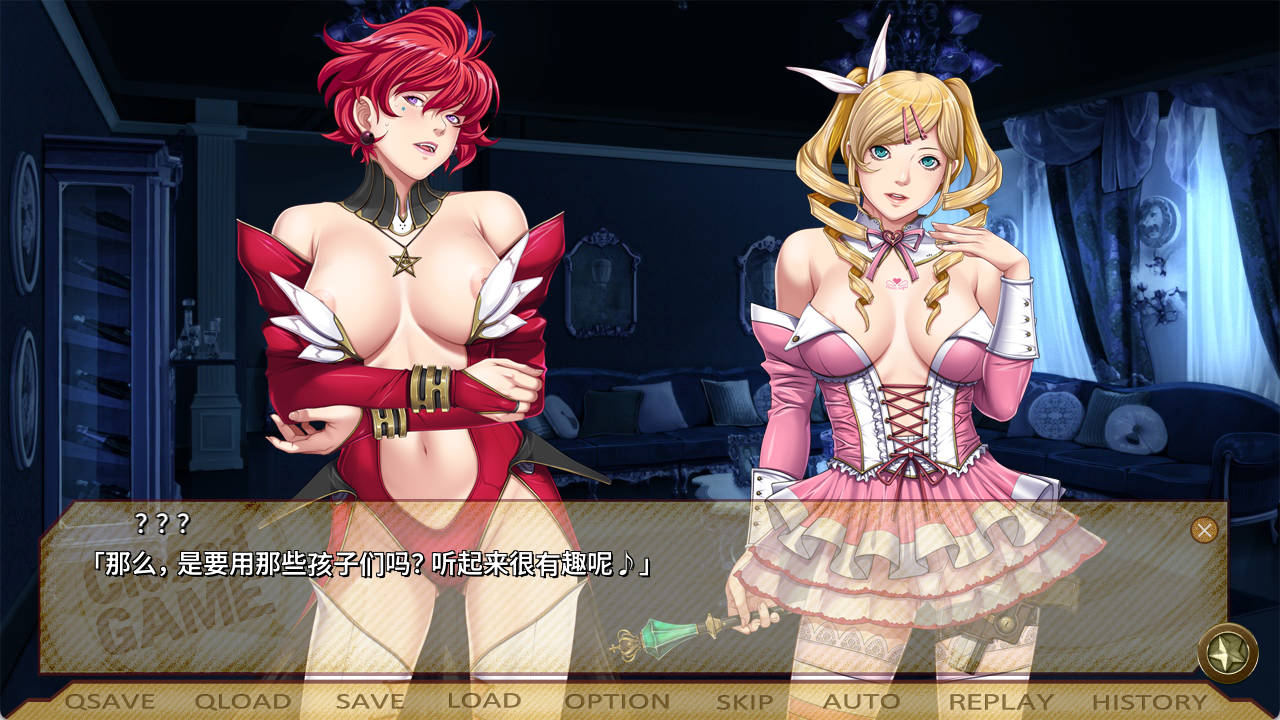Quick save with the QSAVE button
Viewport: 1280px width, 720px height.
click(x=110, y=702)
